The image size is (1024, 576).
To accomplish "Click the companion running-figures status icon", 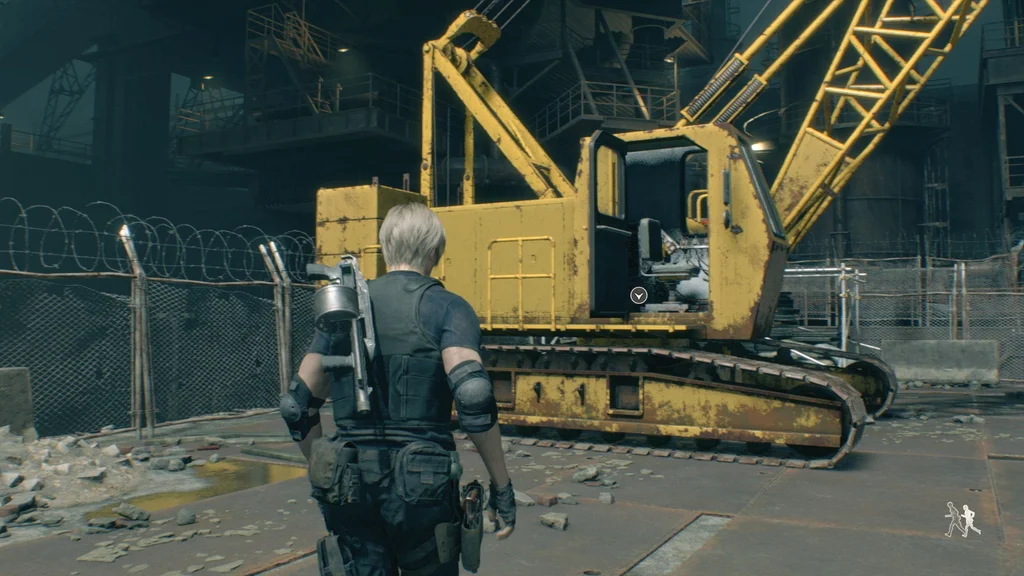I will [962, 519].
